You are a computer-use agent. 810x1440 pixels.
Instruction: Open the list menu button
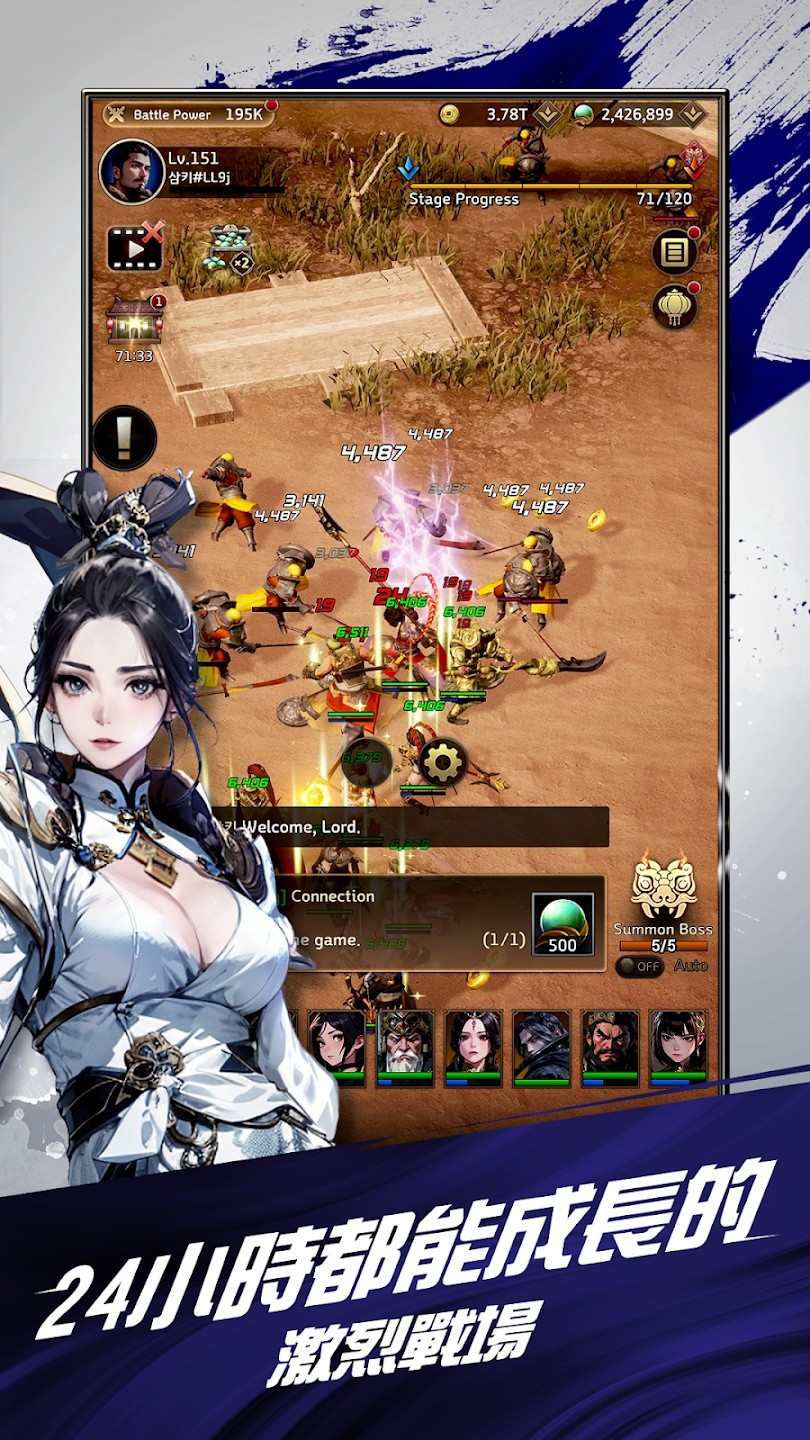675,251
